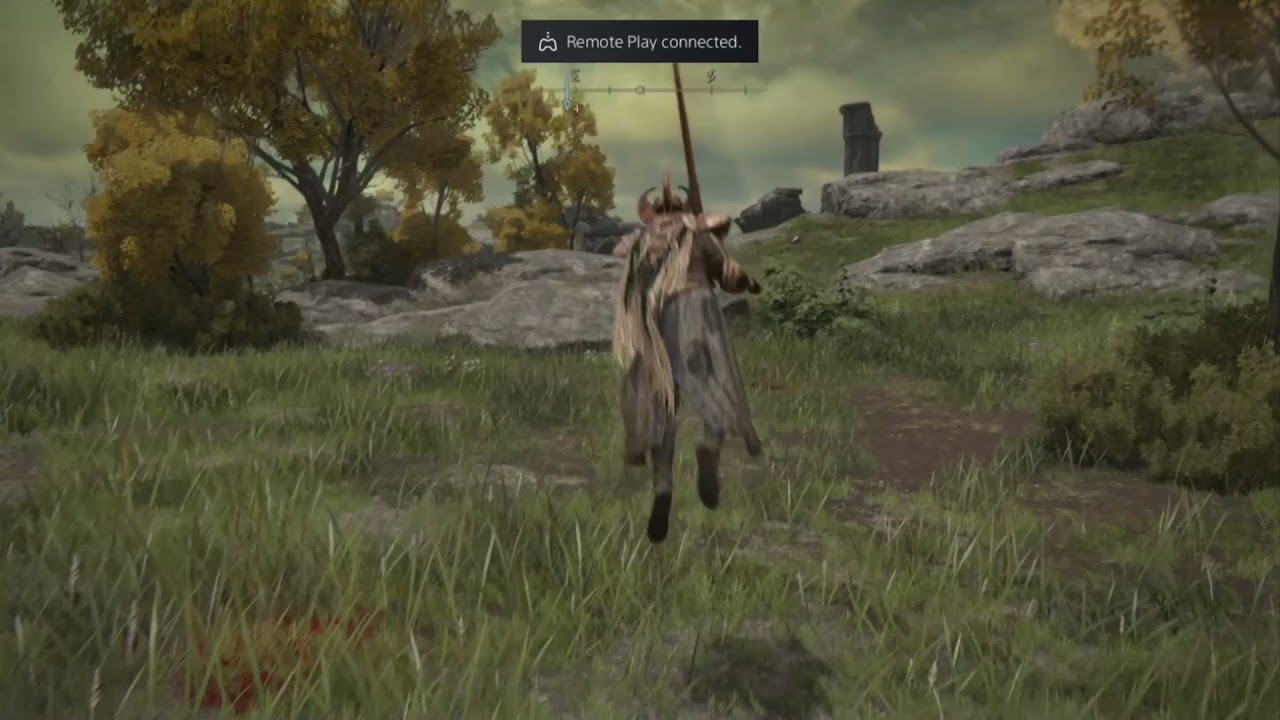Click the rightmost tick on the compass bar
This screenshot has height=720, width=1280.
(745, 88)
